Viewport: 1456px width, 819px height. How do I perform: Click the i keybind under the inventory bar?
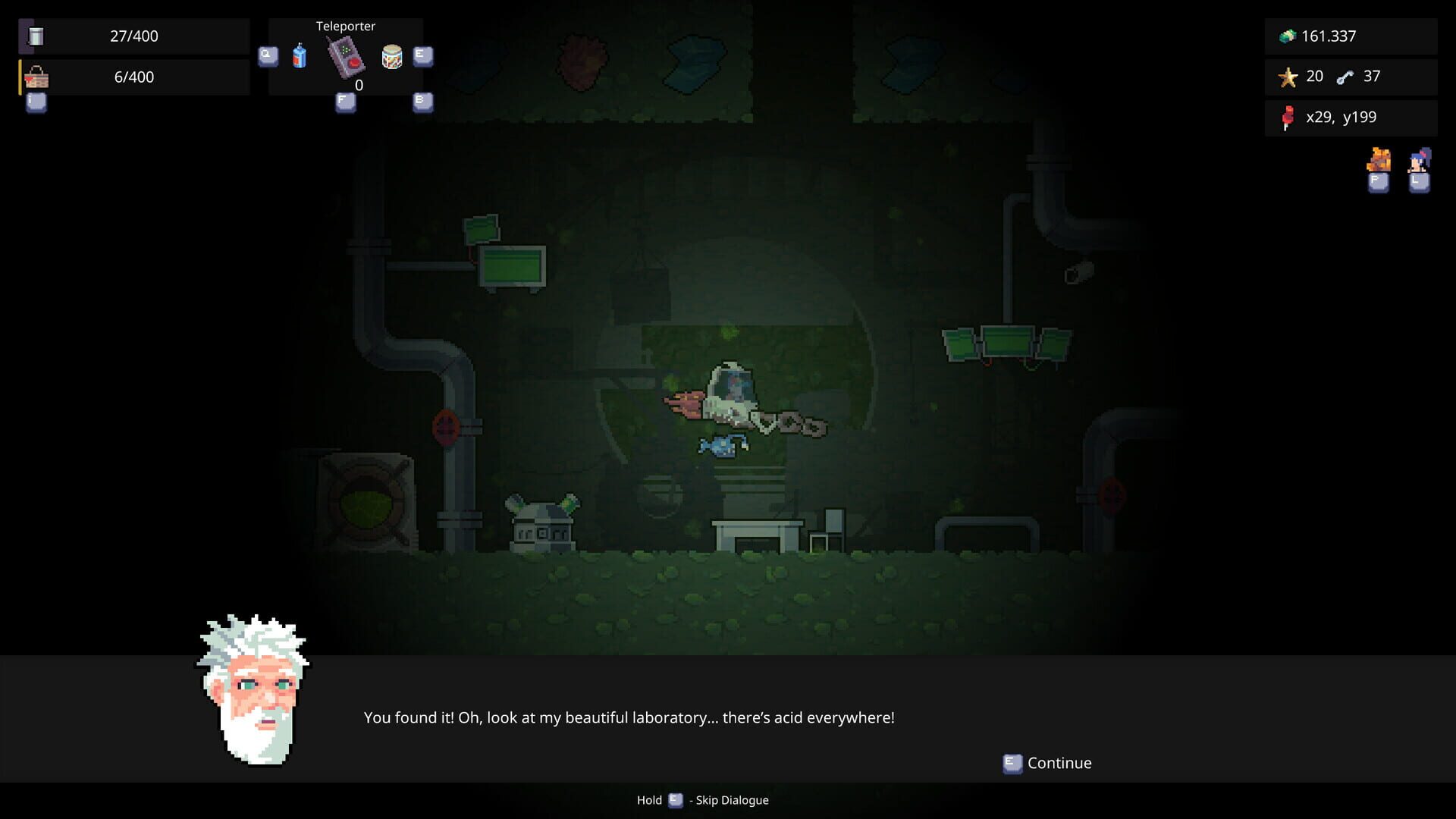click(x=35, y=104)
